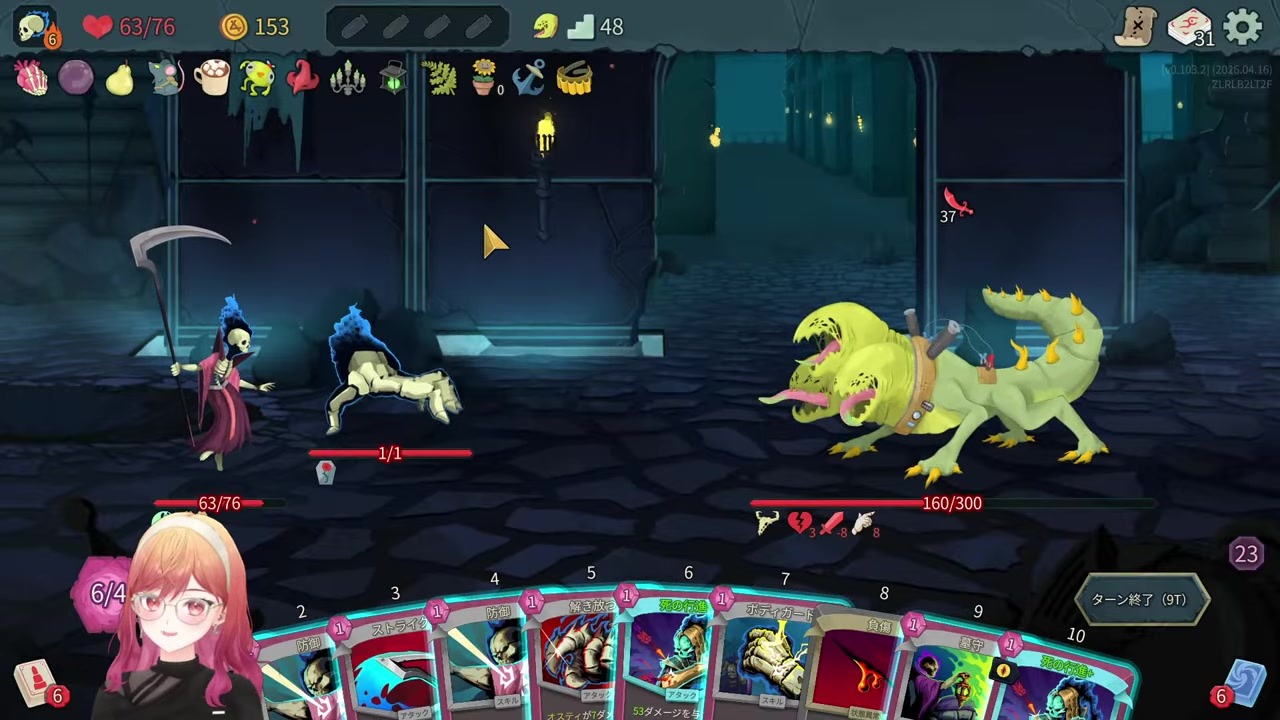Show the exhaust pile count 23
This screenshot has width=1280, height=720.
[x=1246, y=554]
